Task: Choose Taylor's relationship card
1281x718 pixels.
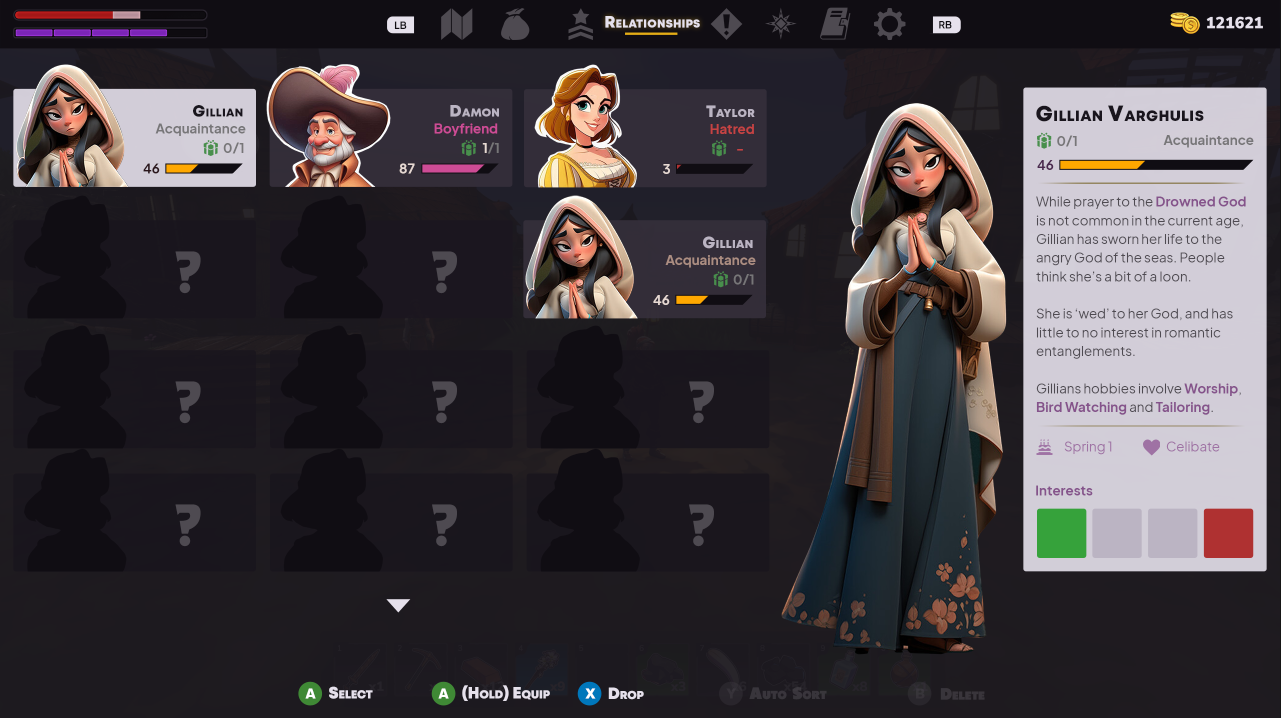Action: point(646,138)
